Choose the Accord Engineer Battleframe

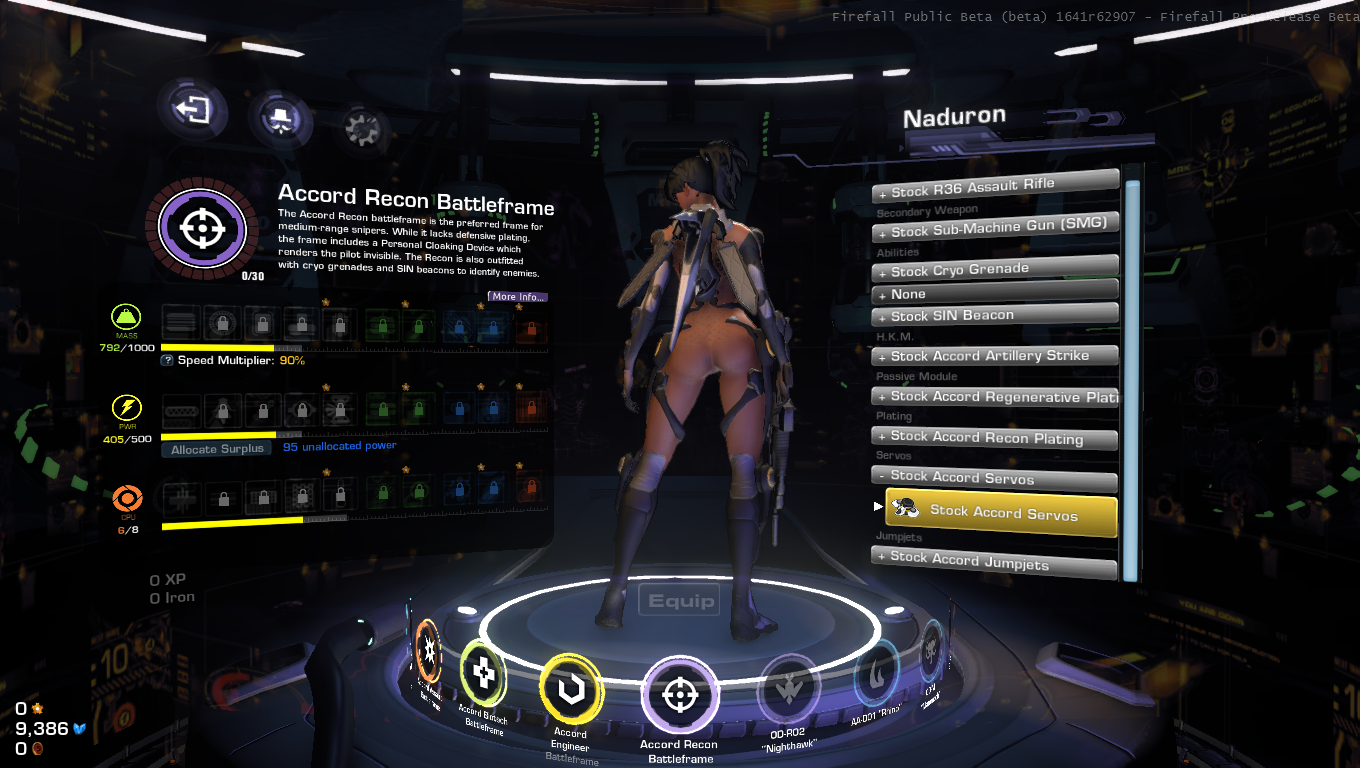click(x=571, y=690)
